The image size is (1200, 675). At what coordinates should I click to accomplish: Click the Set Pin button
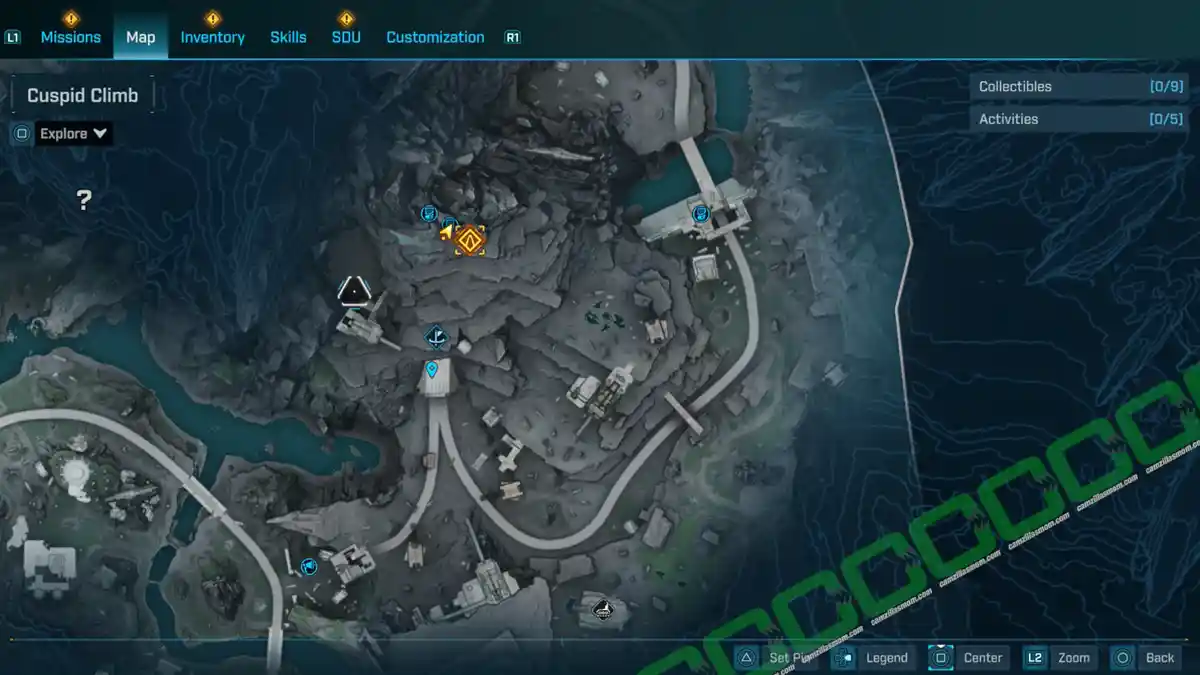778,657
